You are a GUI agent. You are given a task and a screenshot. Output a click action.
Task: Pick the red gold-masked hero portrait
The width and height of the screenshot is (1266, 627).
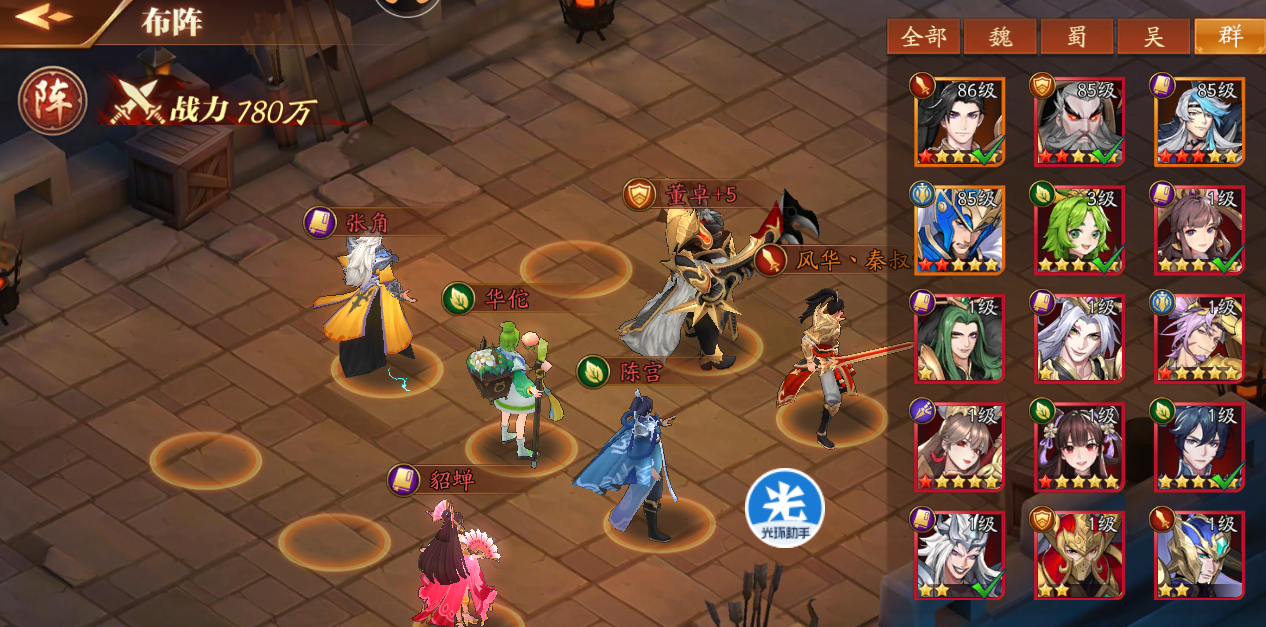(x=1079, y=554)
